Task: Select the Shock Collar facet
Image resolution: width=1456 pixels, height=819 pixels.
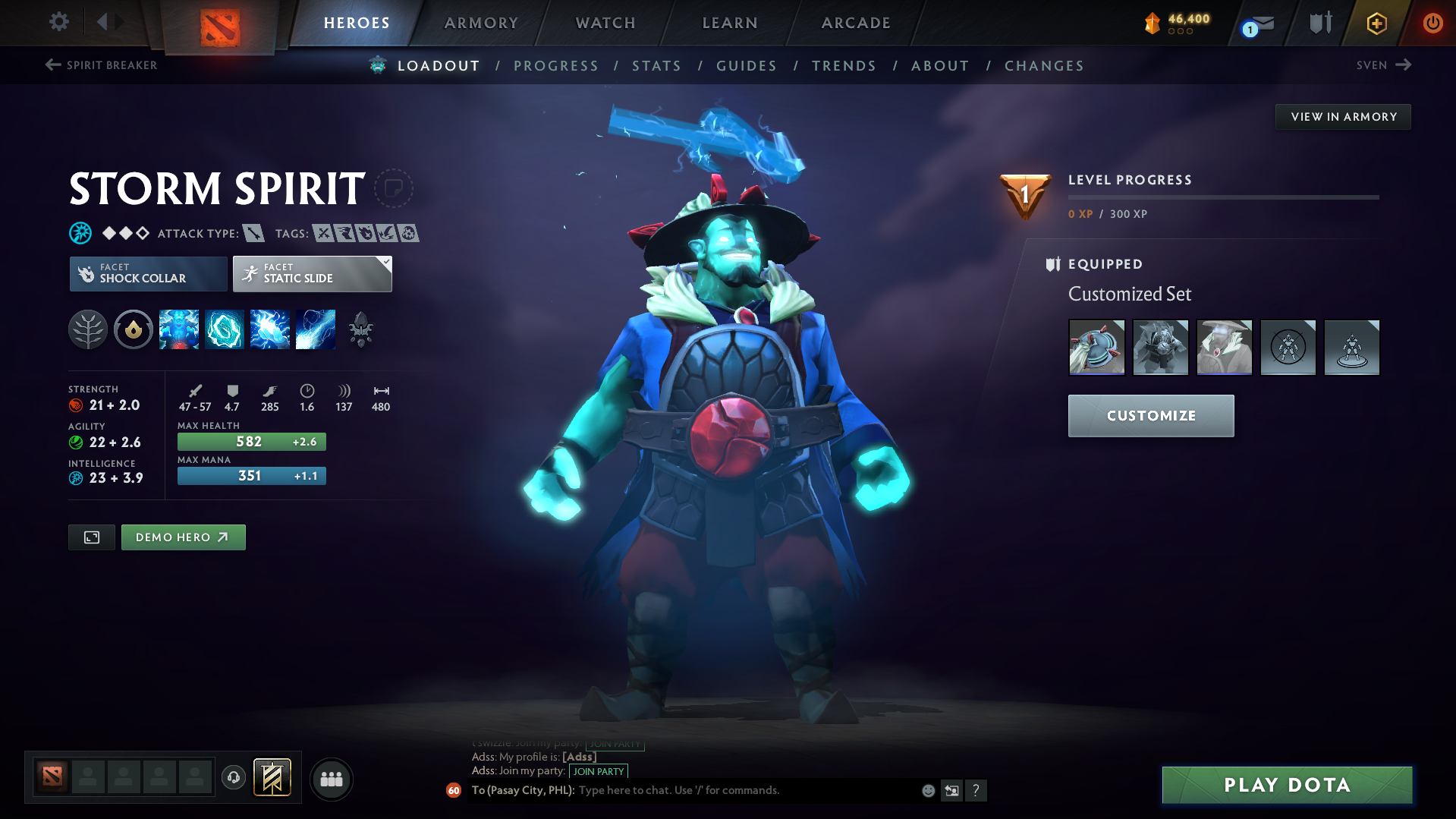Action: pyautogui.click(x=147, y=273)
